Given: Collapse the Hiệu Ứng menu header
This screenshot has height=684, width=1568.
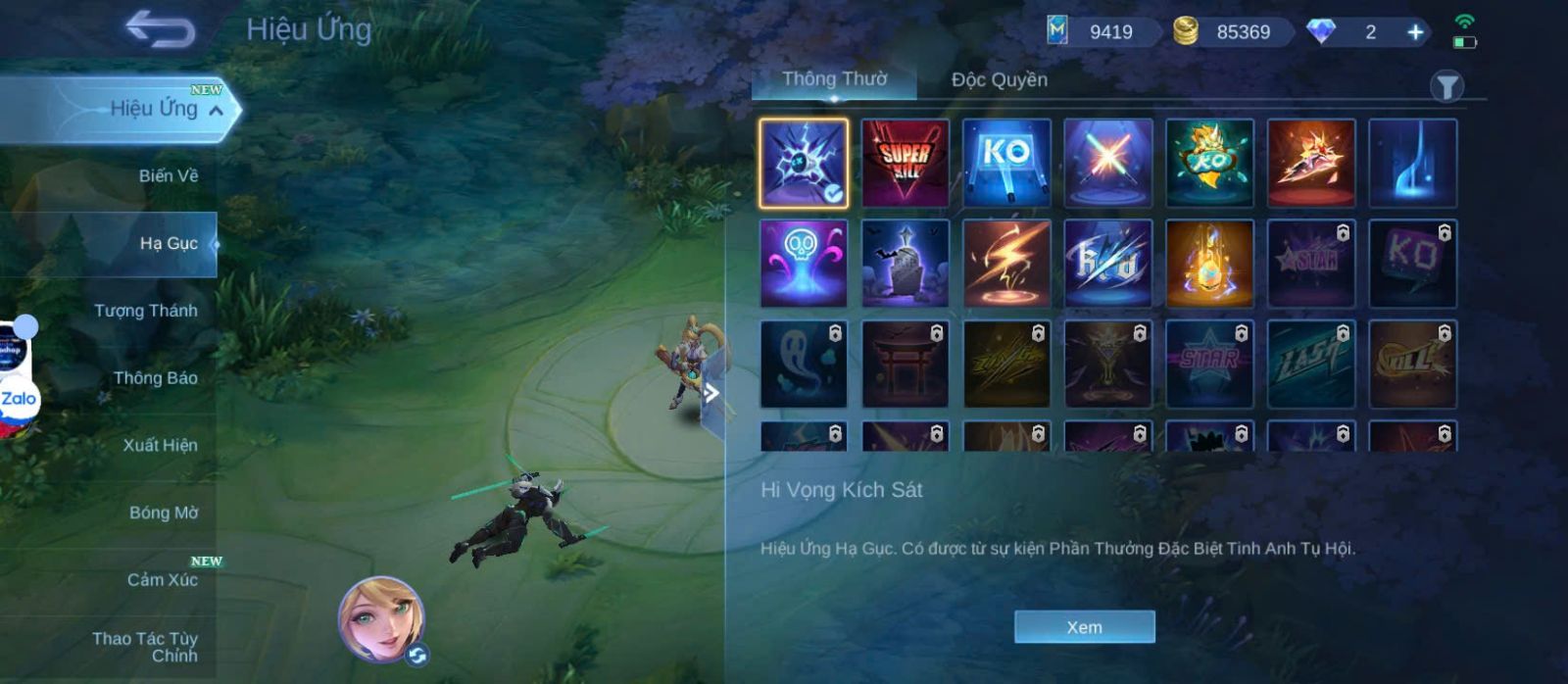Looking at the screenshot, I should click(x=217, y=110).
